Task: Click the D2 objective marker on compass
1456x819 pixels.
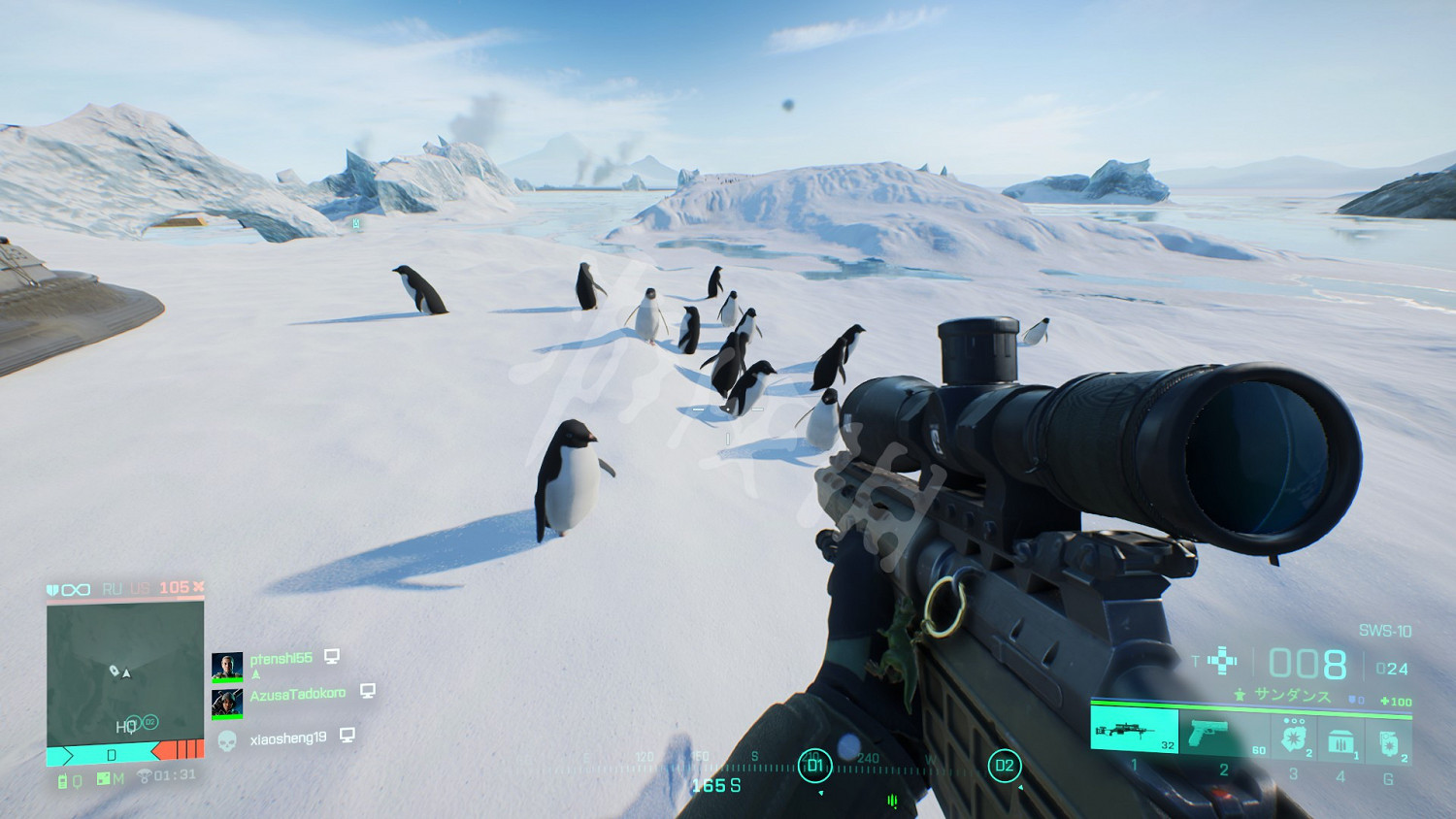Action: coord(1004,766)
